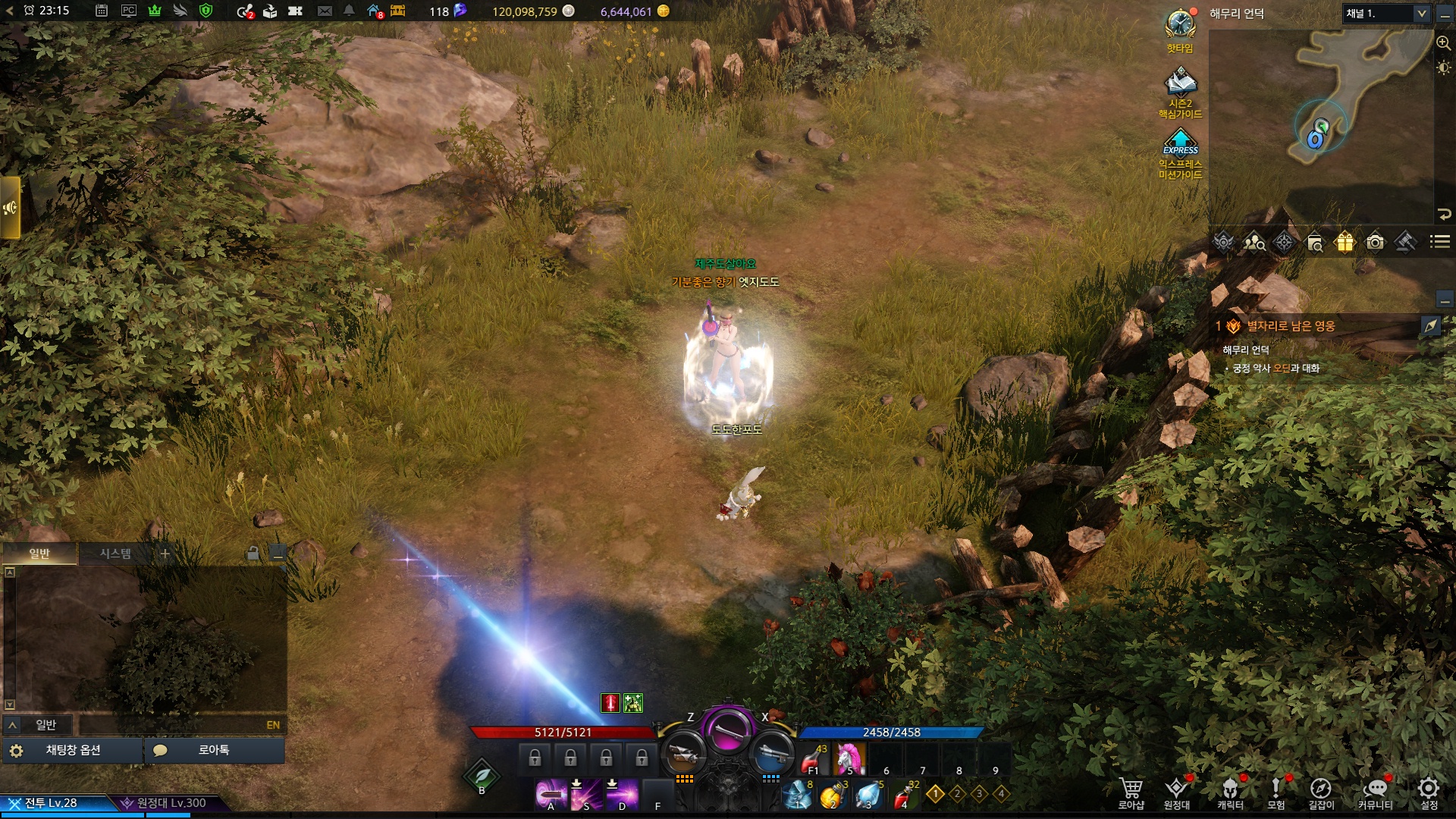Open the 채널 1 channel dropdown
This screenshot has height=819, width=1456.
pos(1386,14)
